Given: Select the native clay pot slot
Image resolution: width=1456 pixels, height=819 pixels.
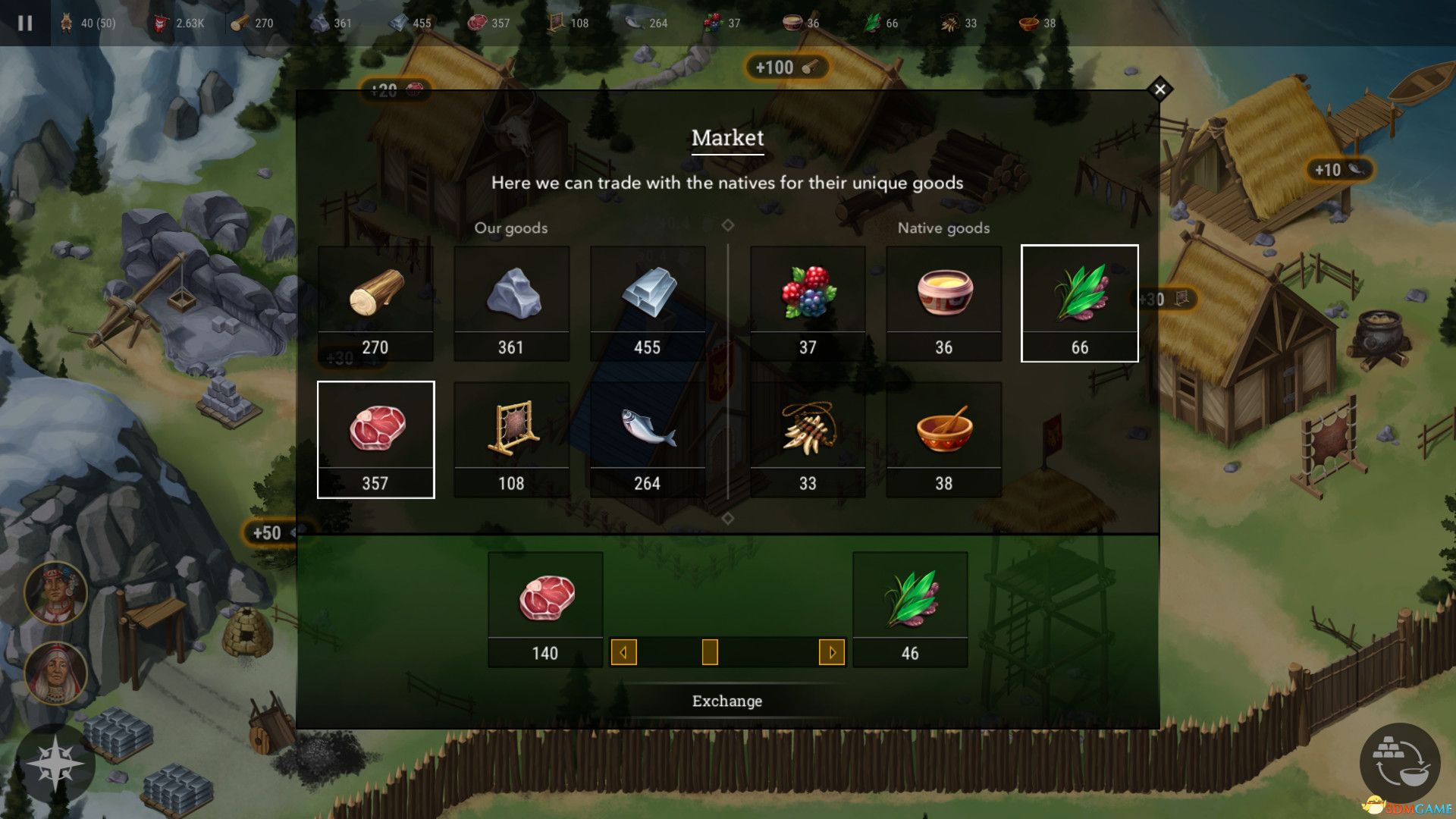Looking at the screenshot, I should click(x=943, y=303).
